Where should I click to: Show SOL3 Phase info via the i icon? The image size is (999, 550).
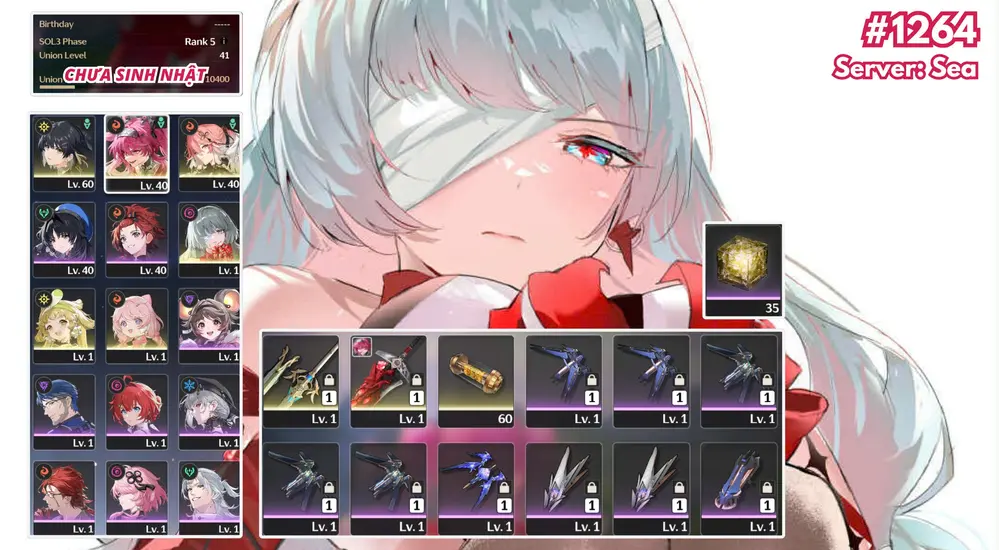click(x=223, y=42)
